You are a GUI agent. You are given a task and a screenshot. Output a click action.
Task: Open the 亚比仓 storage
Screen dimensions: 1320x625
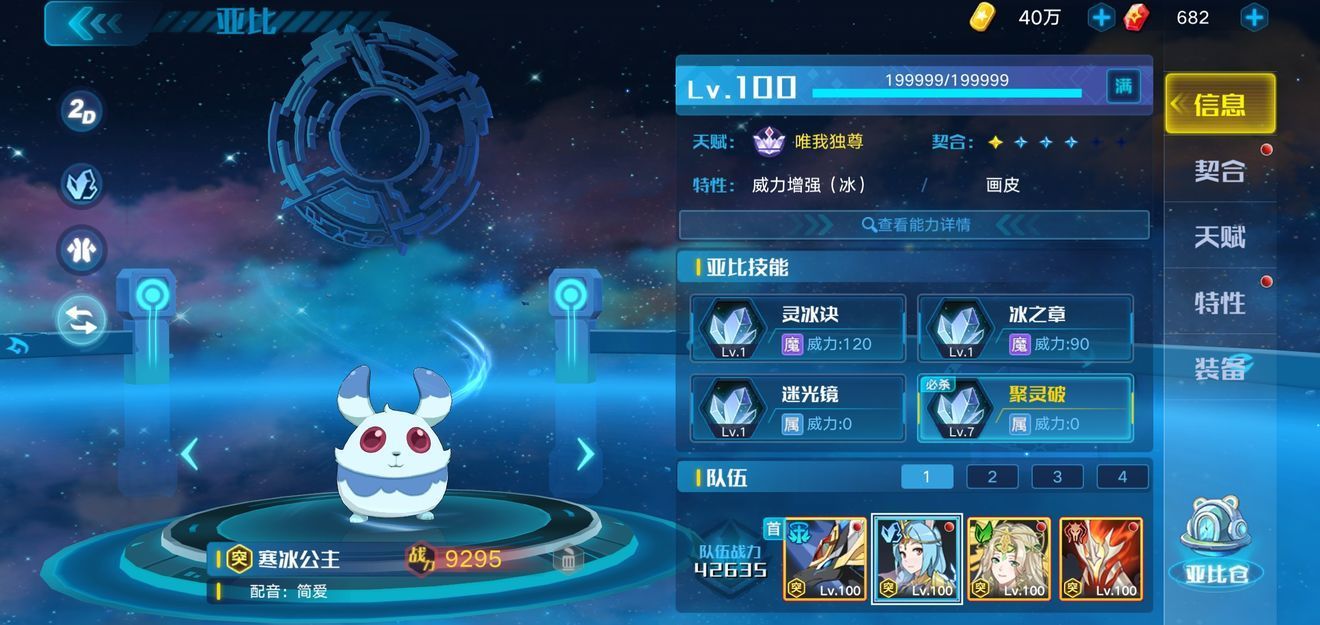[x=1217, y=547]
